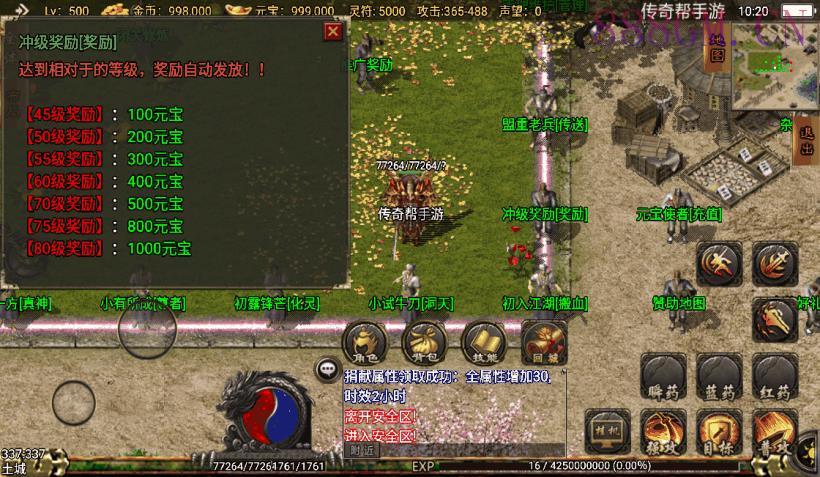Screen dimensions: 820x477
Task: Open the 背包 backpack
Action: point(424,342)
